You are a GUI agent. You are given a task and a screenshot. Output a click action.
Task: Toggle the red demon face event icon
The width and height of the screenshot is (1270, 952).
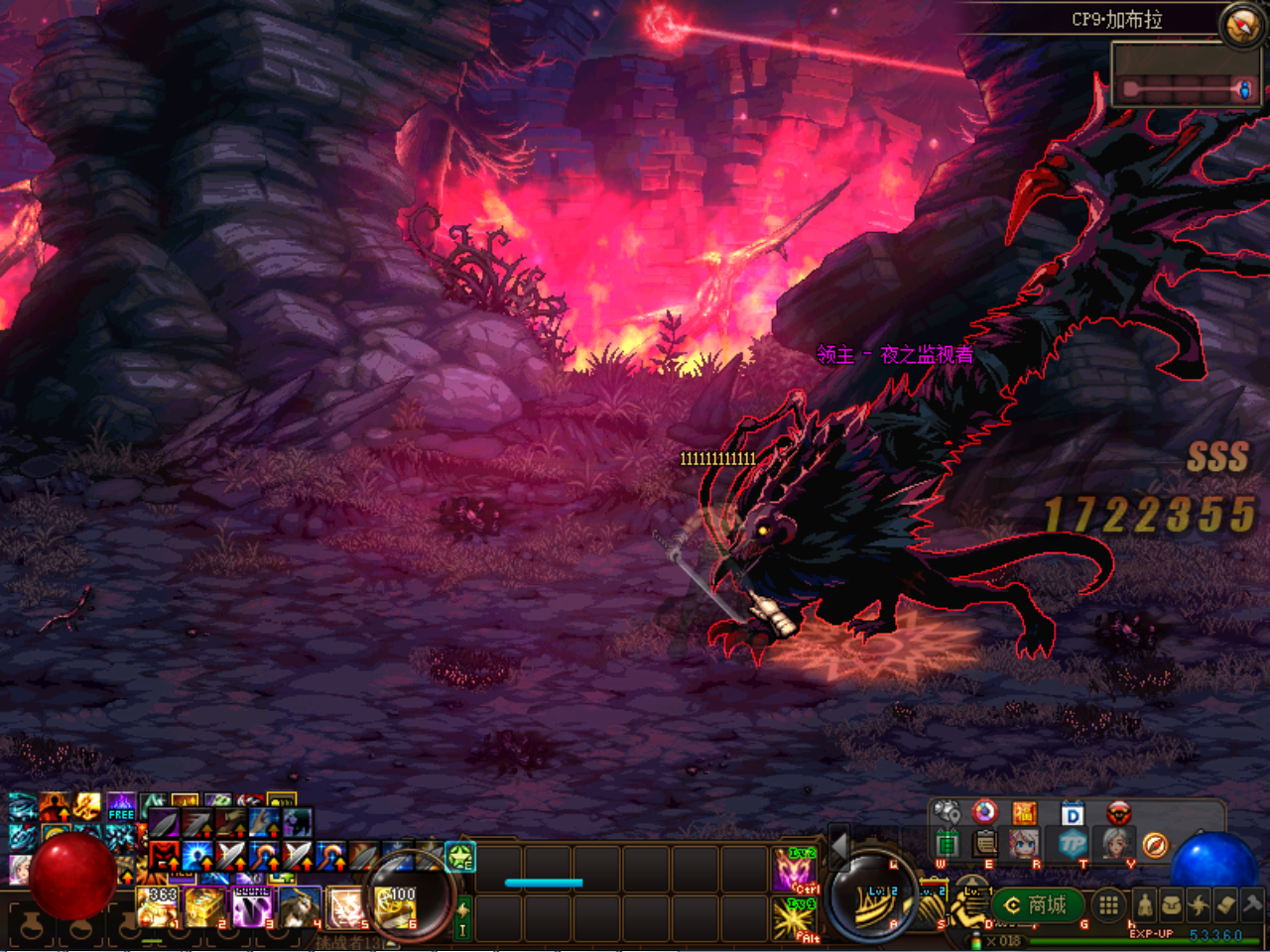[1117, 813]
